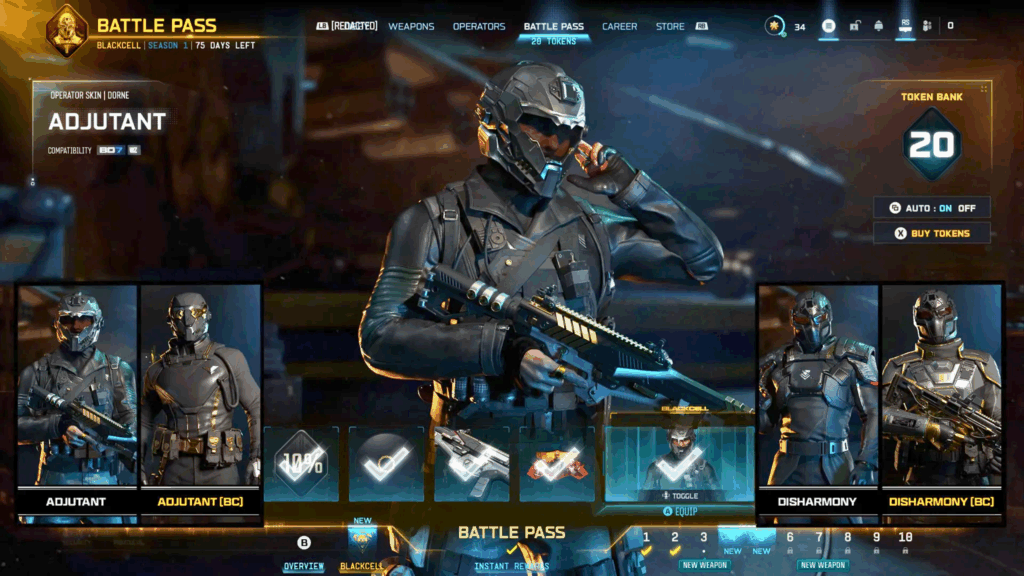
Task: Select the Adjutant operator skin card
Action: [x=77, y=400]
